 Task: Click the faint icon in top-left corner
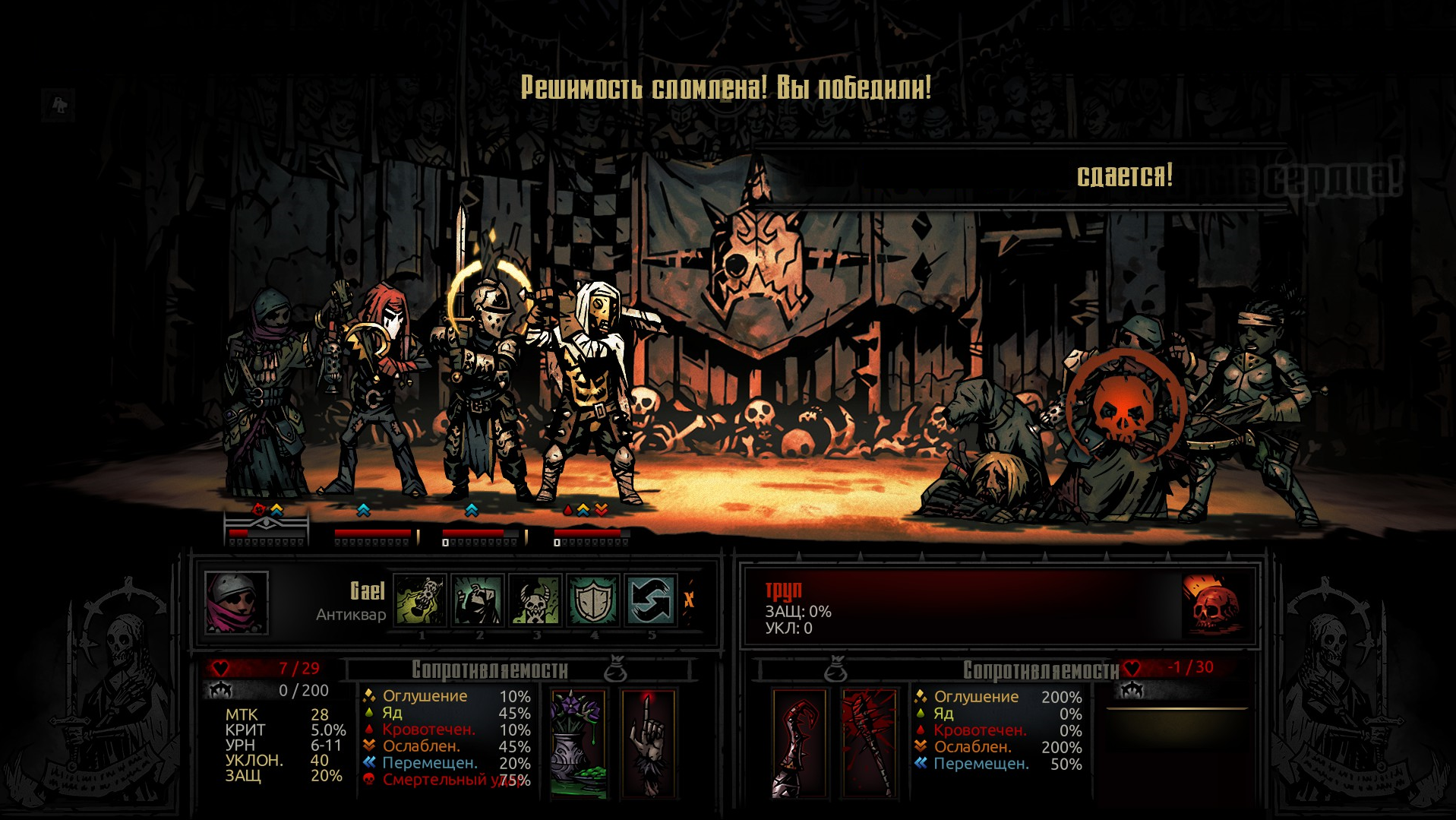[59, 104]
